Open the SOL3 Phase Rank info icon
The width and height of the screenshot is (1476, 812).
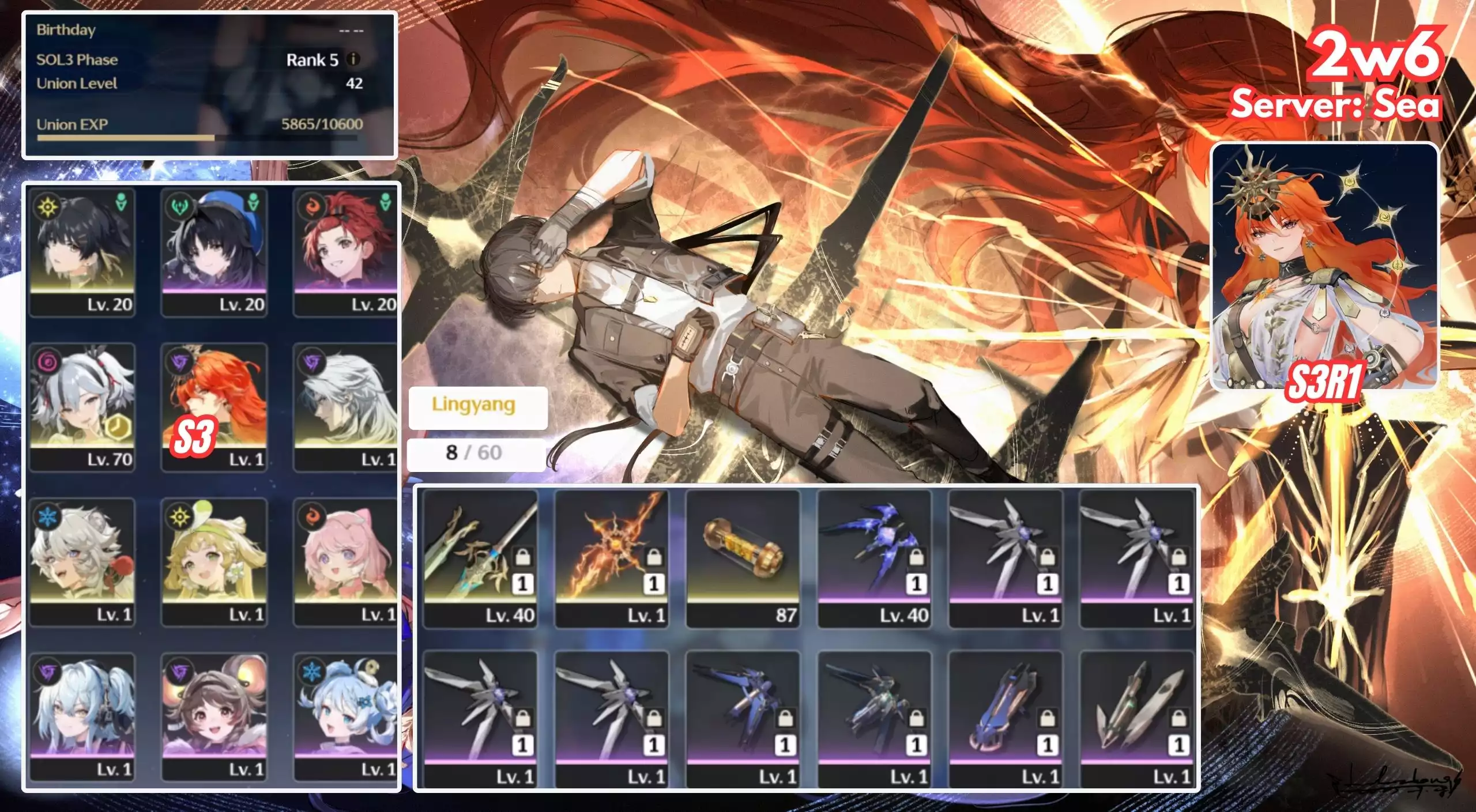click(x=354, y=59)
